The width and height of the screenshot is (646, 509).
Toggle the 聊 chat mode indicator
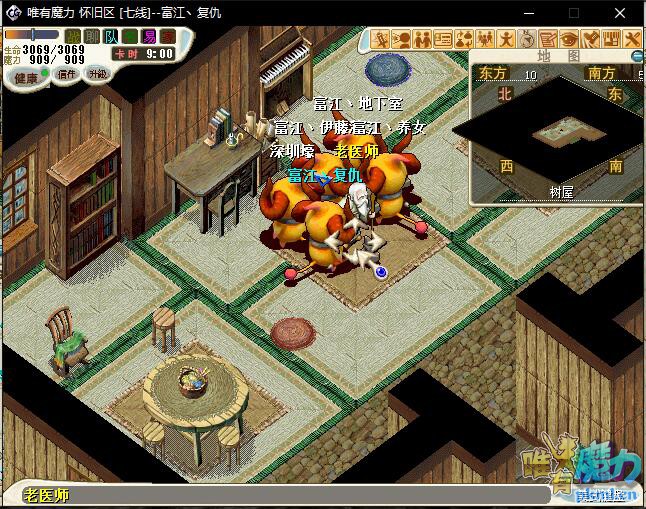point(91,36)
